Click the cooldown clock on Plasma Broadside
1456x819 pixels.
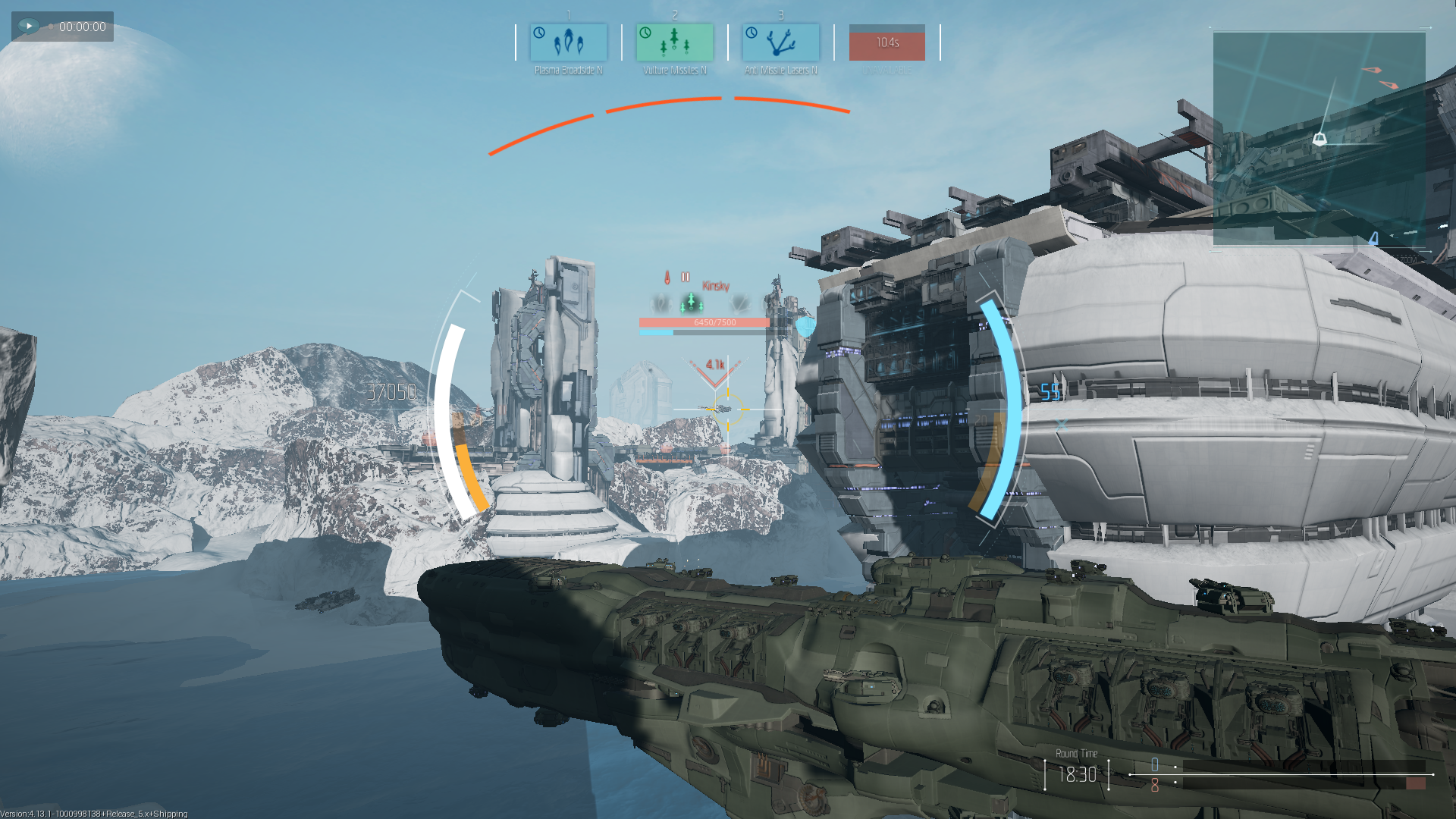click(539, 33)
